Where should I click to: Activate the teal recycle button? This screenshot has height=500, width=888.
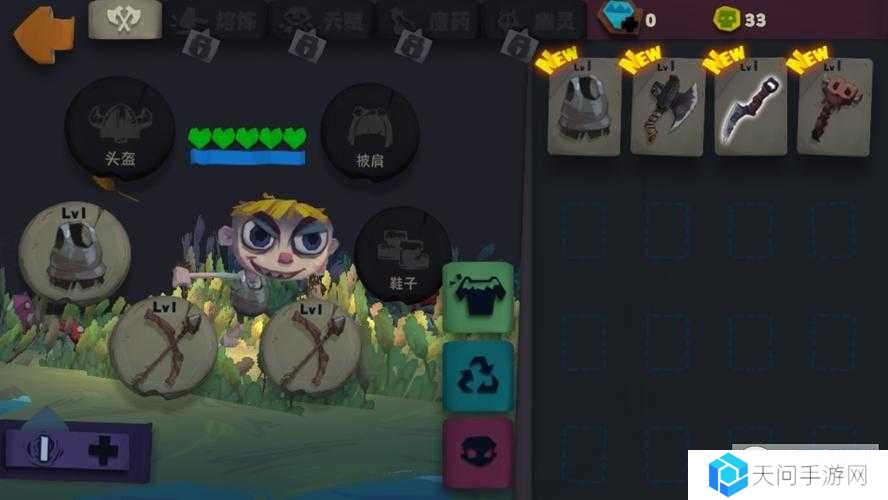pos(478,375)
